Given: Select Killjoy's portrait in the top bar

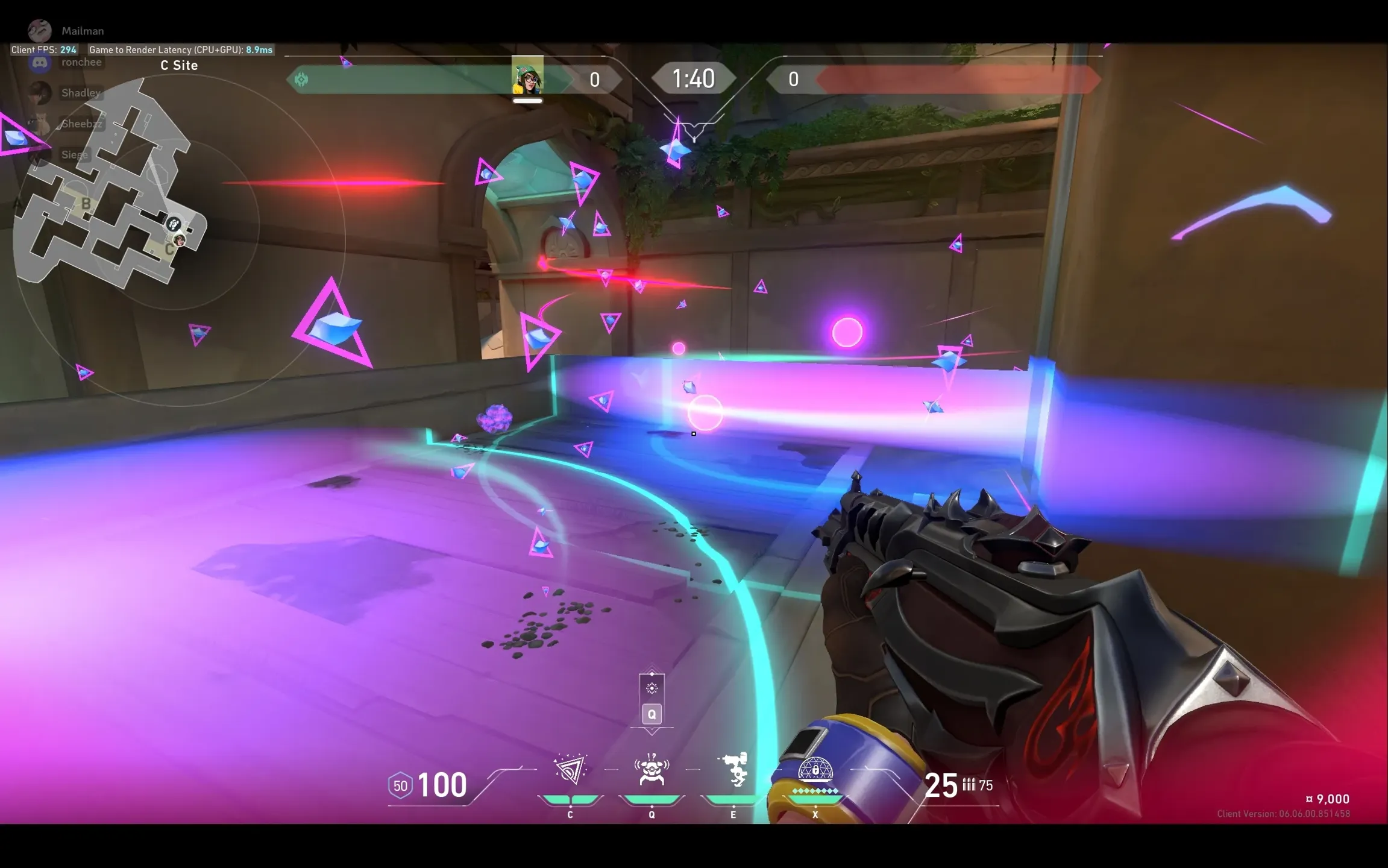Looking at the screenshot, I should [527, 76].
